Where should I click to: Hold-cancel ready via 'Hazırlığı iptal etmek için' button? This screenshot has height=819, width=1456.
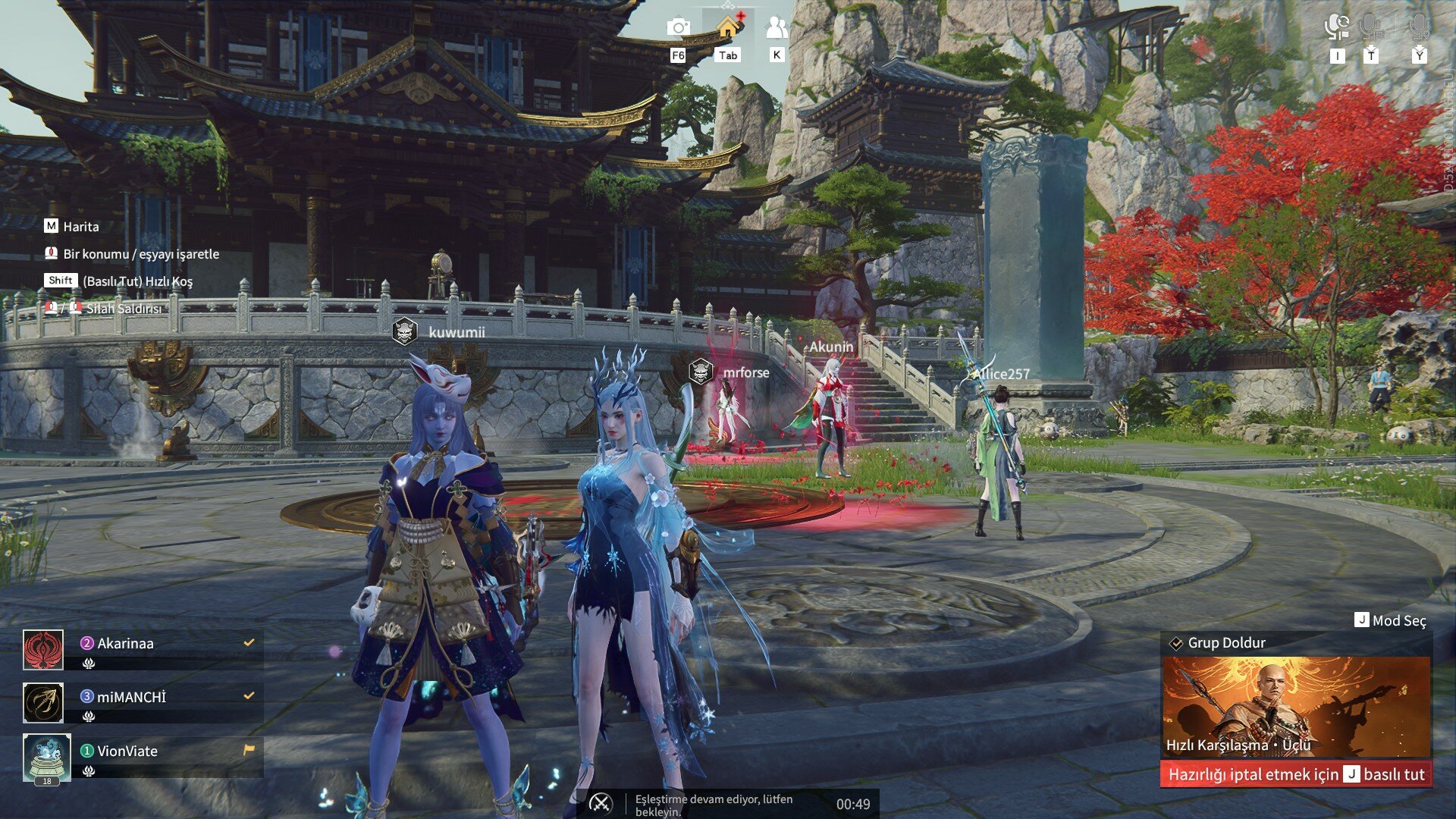click(1297, 776)
